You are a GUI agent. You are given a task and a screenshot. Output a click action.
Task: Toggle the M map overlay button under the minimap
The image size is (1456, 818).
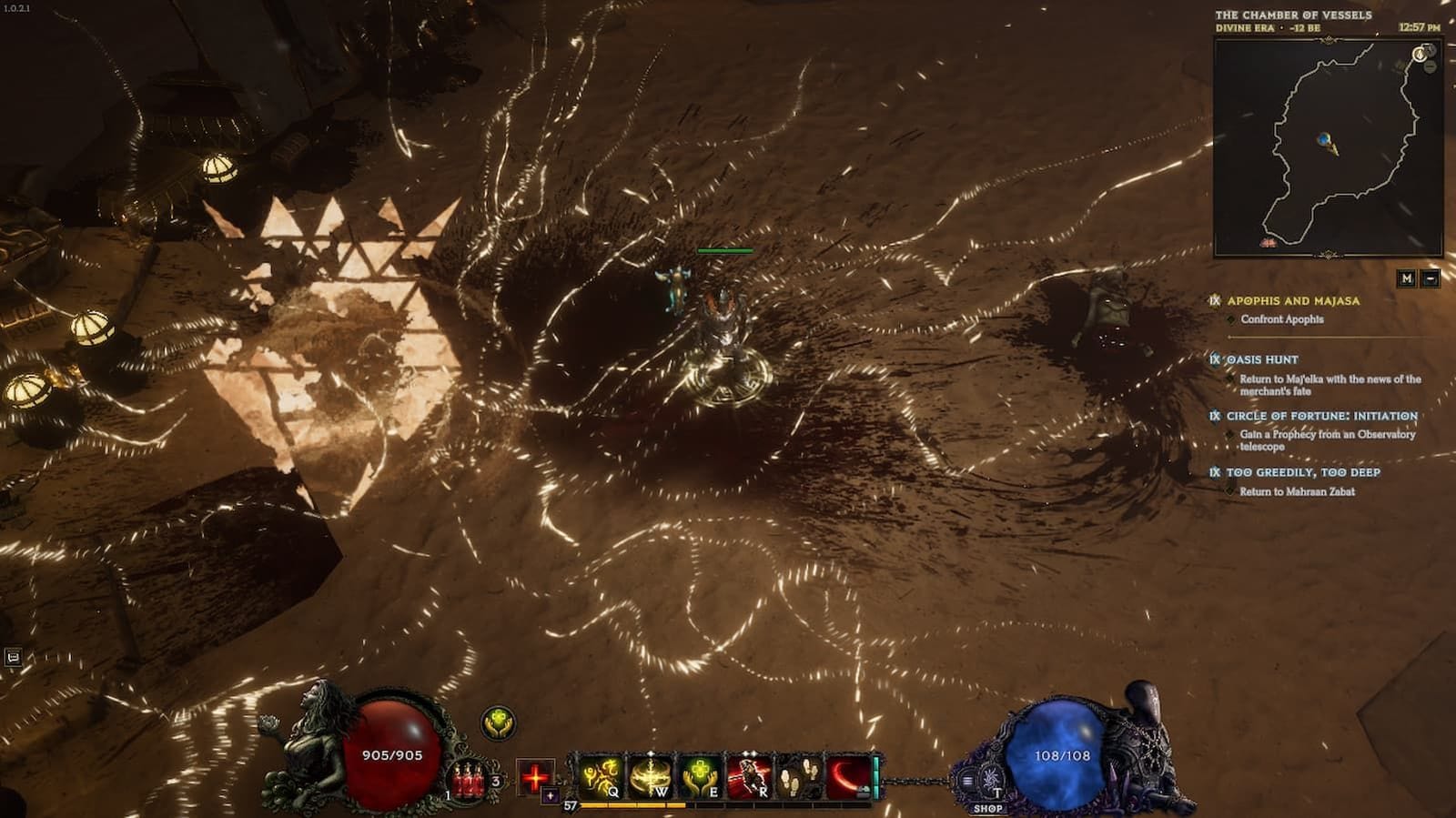1407,279
